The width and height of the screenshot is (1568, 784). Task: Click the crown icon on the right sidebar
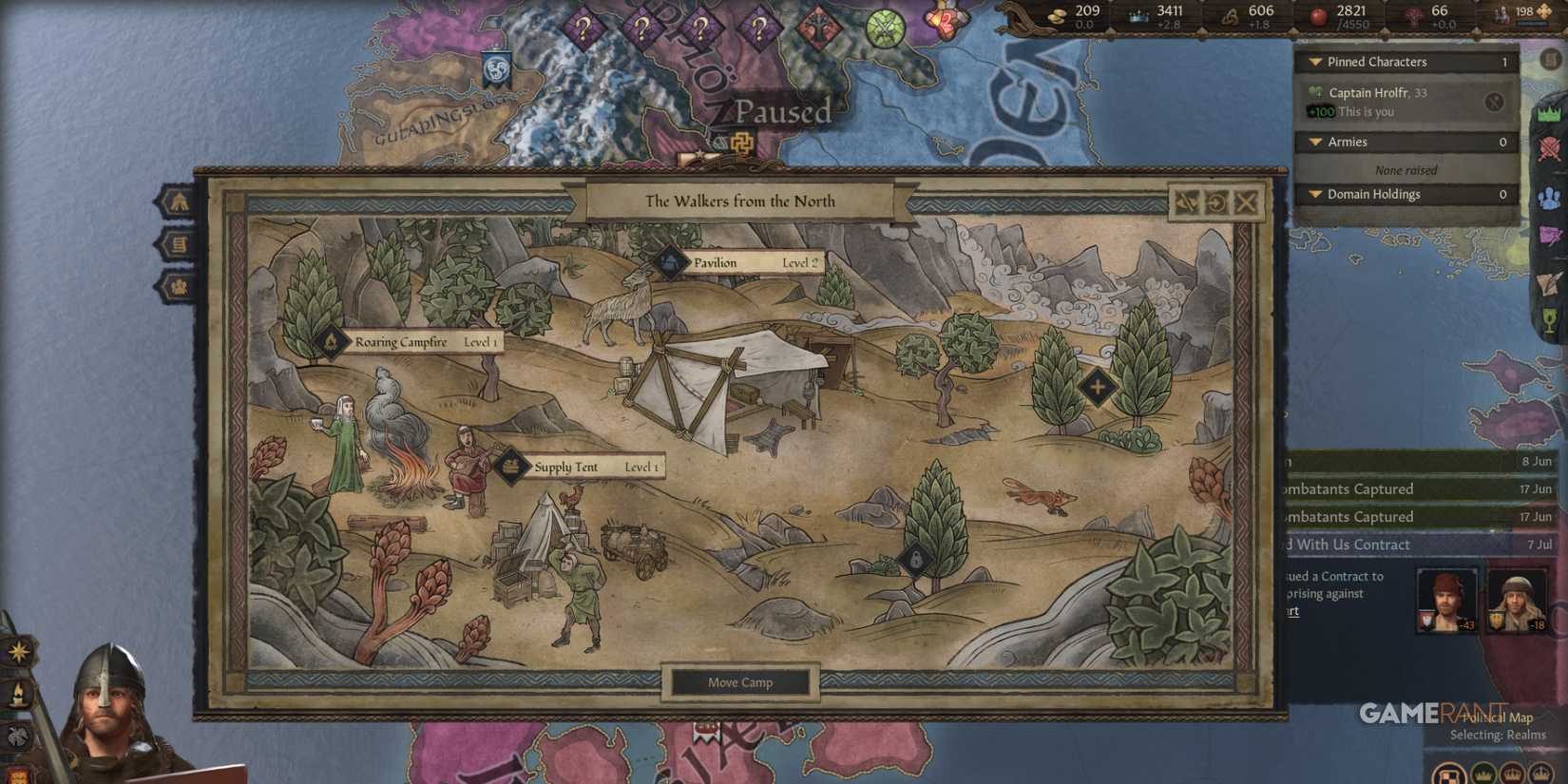tap(1551, 114)
